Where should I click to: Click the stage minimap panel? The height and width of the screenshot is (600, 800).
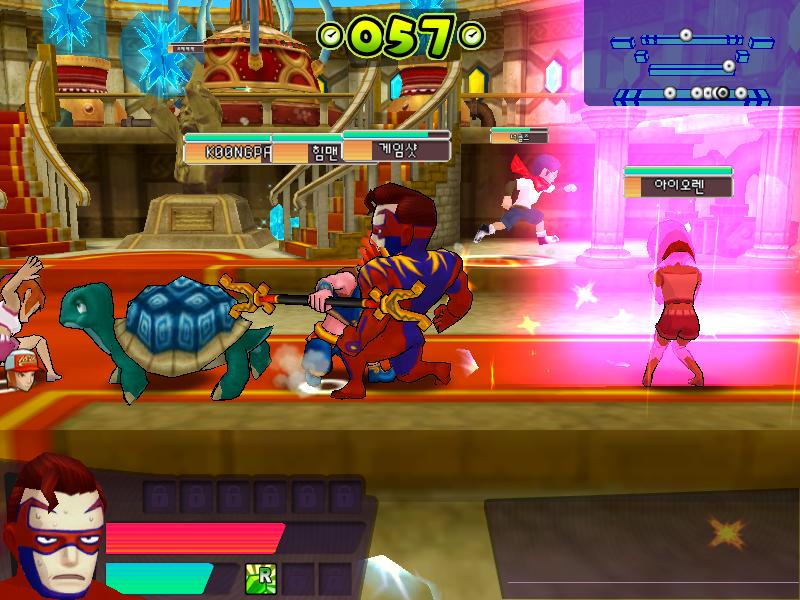click(692, 54)
